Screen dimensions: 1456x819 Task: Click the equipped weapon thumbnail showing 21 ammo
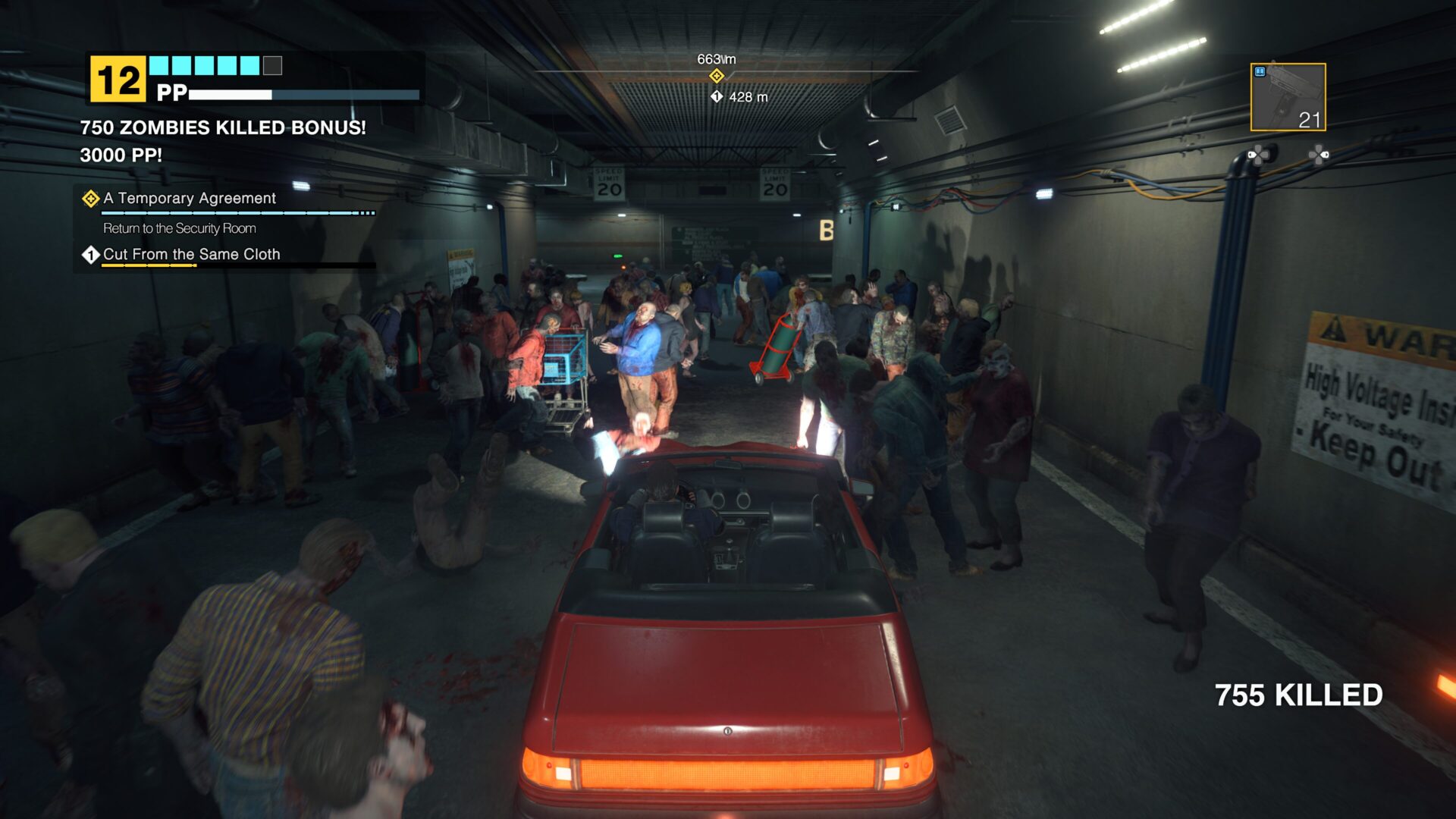[x=1288, y=97]
